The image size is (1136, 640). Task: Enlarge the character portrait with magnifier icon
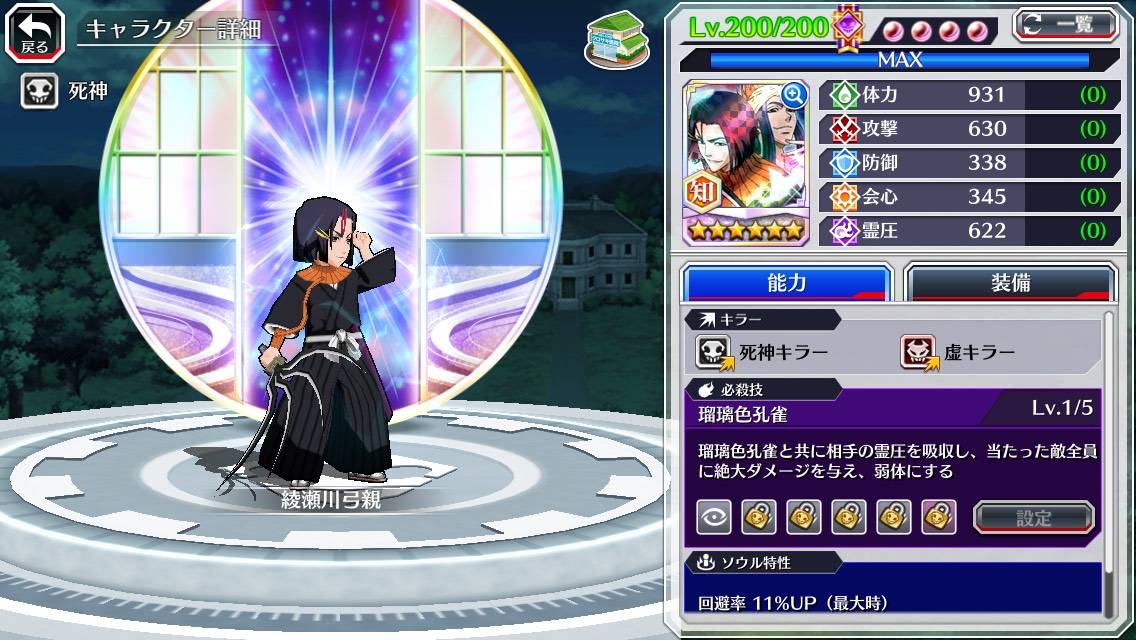click(x=794, y=95)
